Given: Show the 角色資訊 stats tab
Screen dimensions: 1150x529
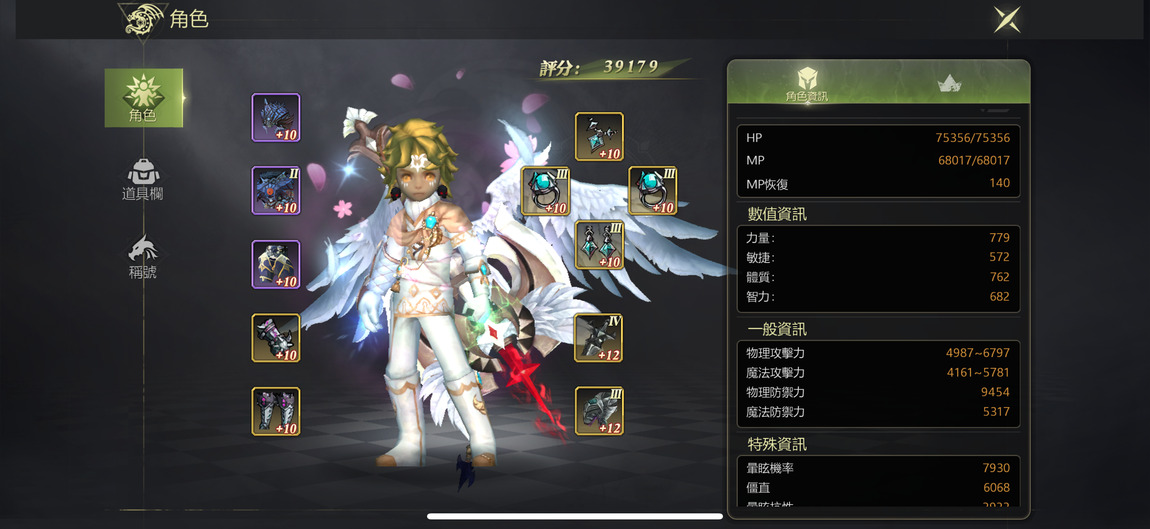Looking at the screenshot, I should pos(806,84).
